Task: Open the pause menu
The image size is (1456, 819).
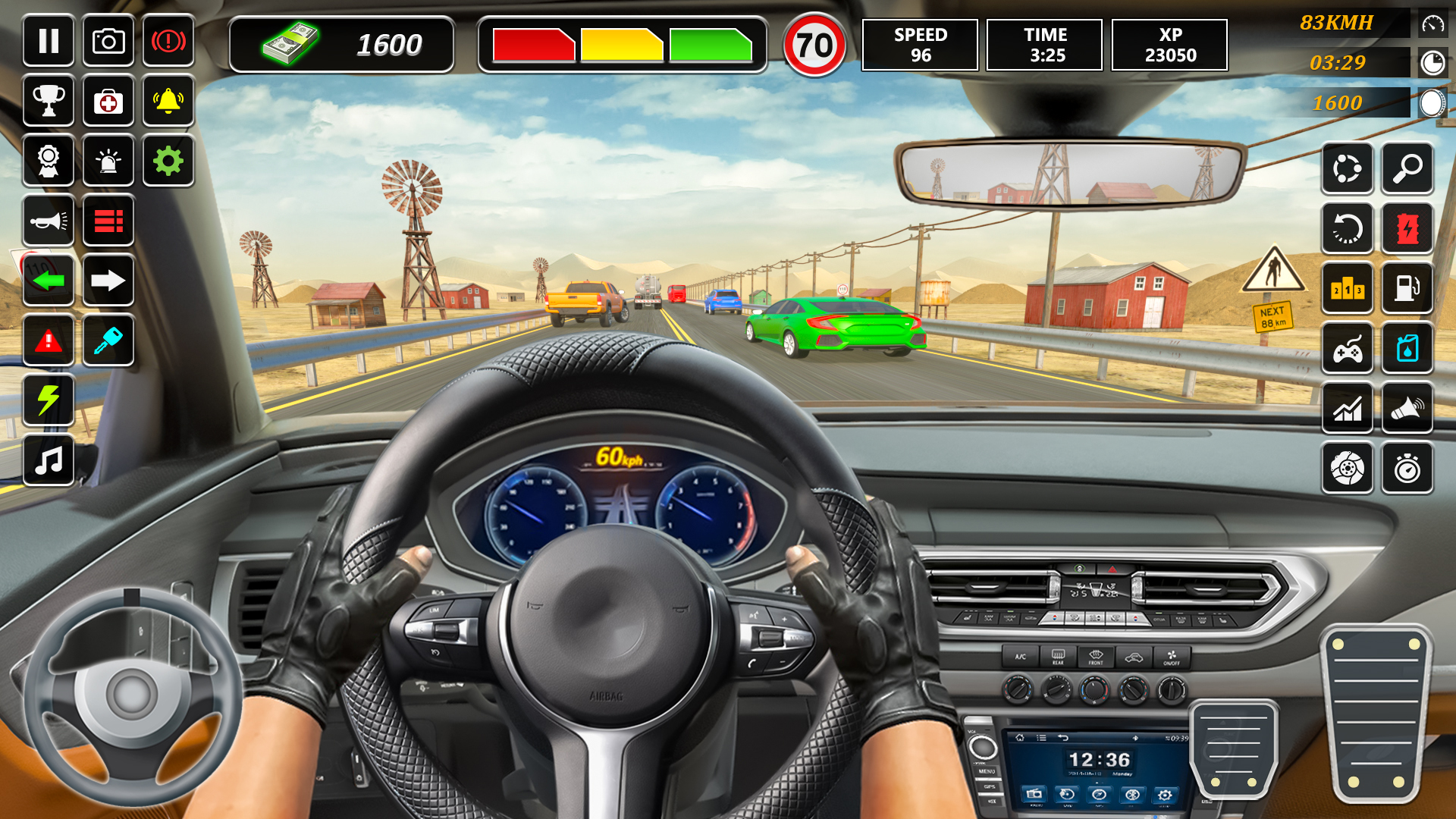Action: 49,41
